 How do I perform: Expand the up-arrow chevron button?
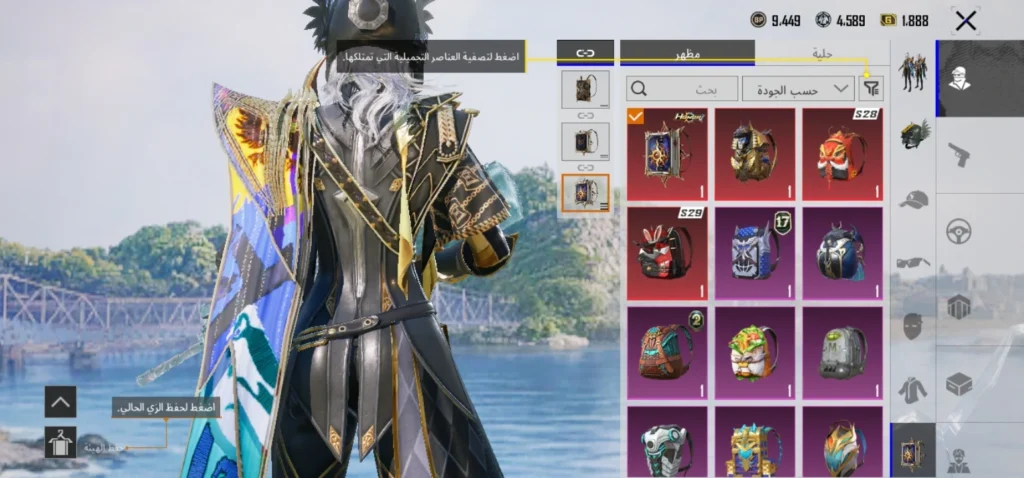tap(60, 402)
